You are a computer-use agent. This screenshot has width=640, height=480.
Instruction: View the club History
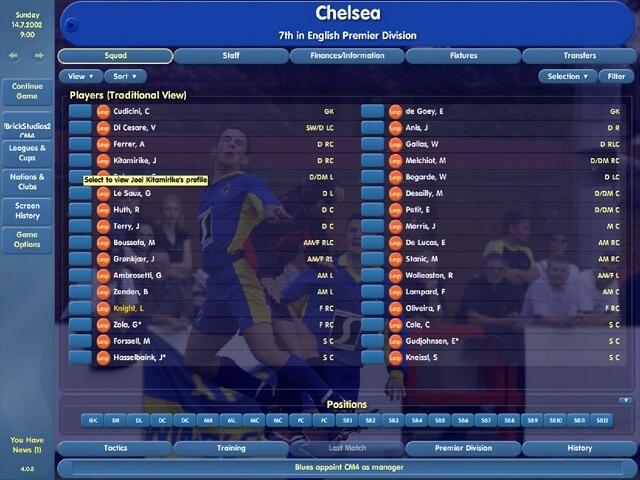(x=579, y=448)
